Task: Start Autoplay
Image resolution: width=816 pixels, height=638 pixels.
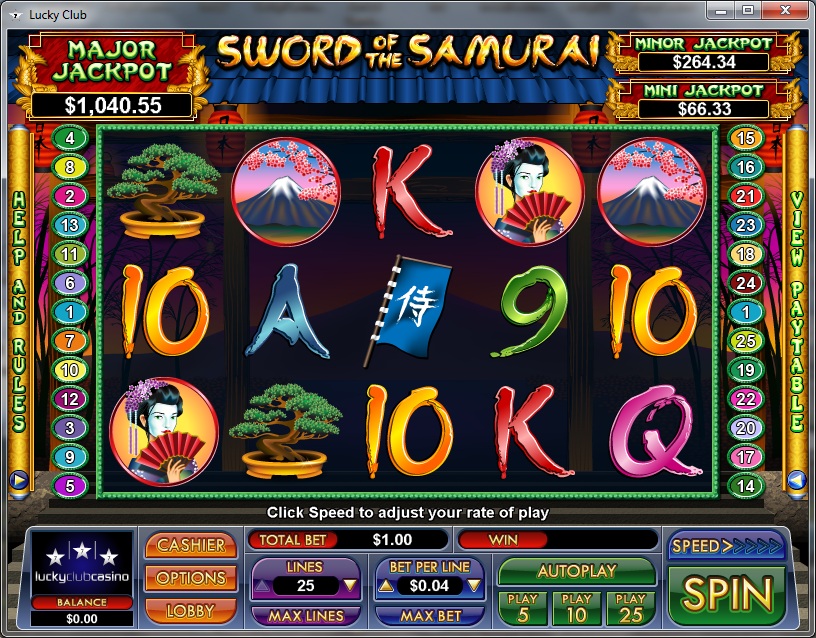Action: click(x=576, y=571)
